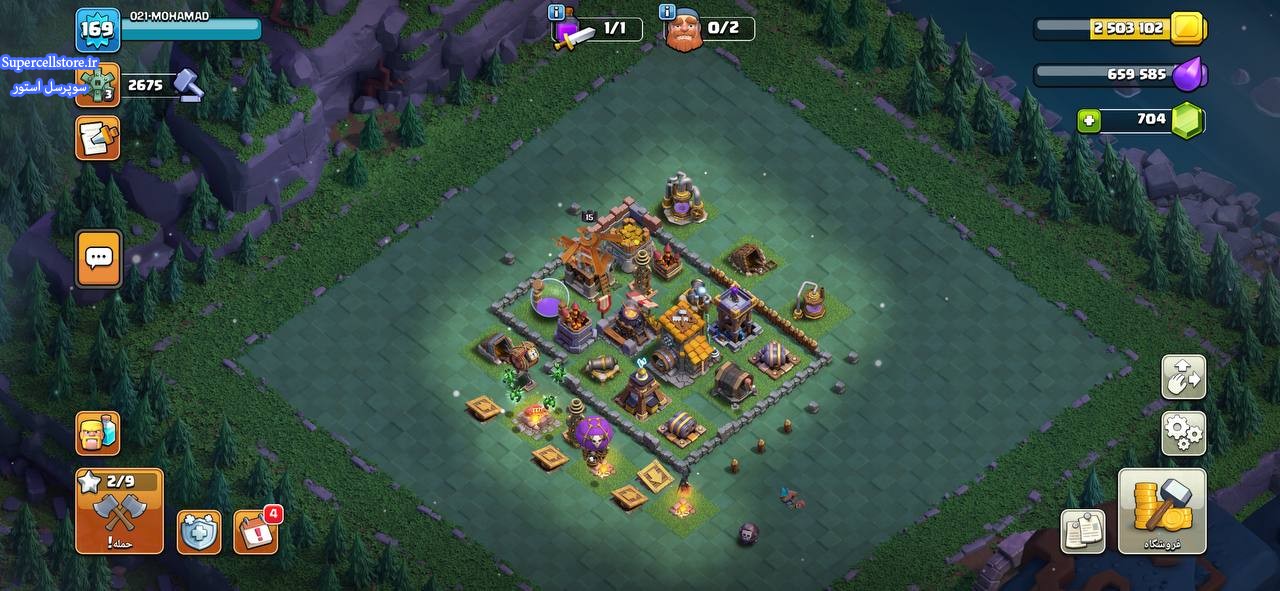
Task: Open player profile from level 169 badge
Action: click(98, 30)
